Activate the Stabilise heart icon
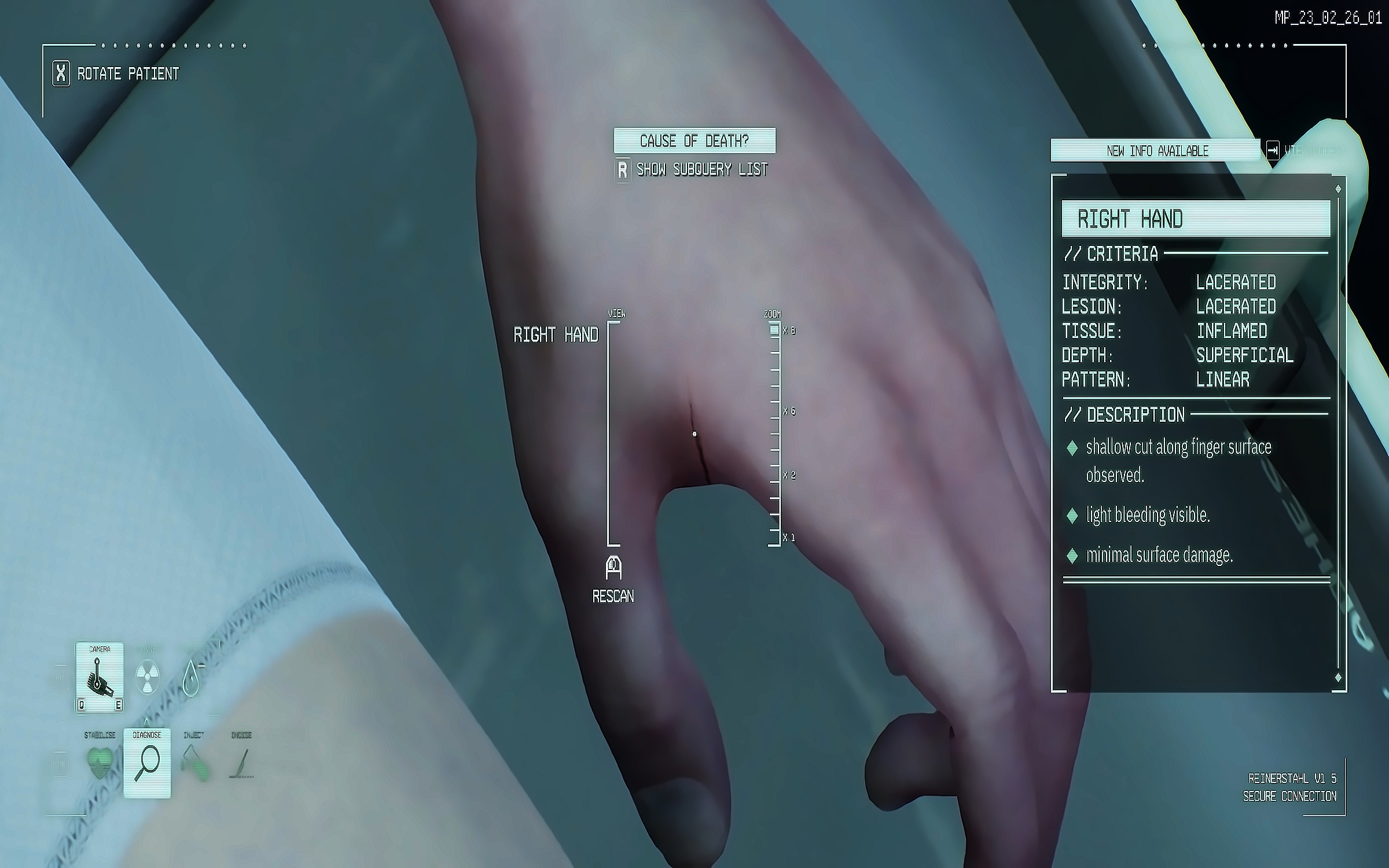The width and height of the screenshot is (1389, 868). [100, 763]
